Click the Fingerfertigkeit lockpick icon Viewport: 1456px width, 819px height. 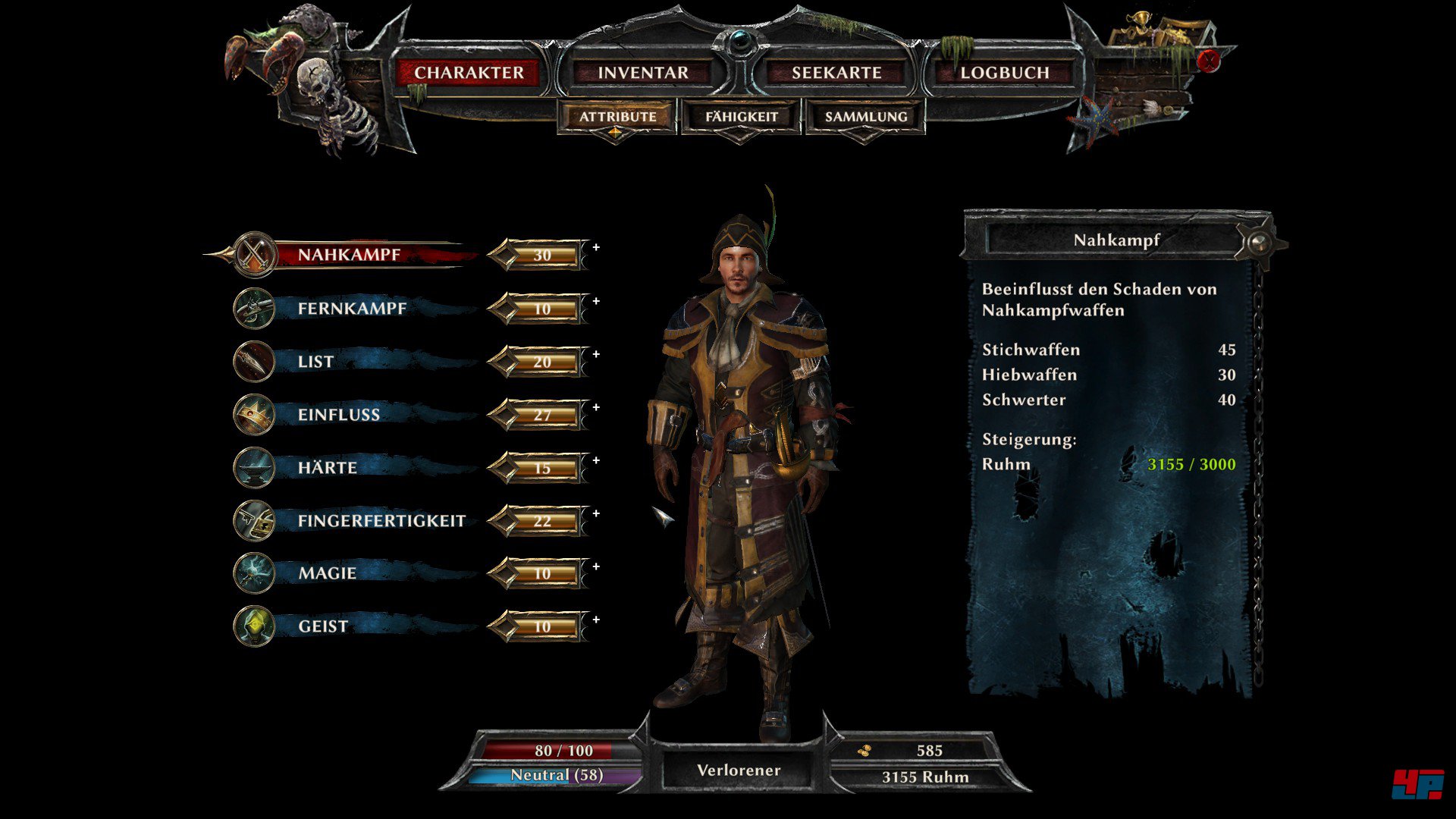[x=253, y=520]
